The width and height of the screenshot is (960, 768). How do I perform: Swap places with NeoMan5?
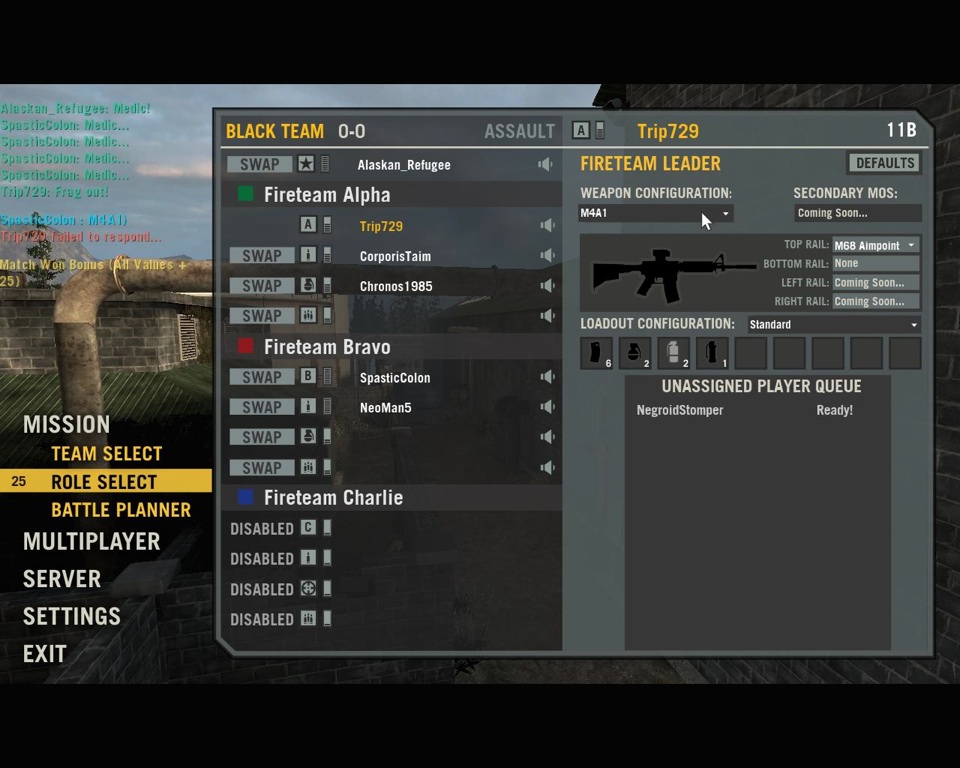click(260, 407)
